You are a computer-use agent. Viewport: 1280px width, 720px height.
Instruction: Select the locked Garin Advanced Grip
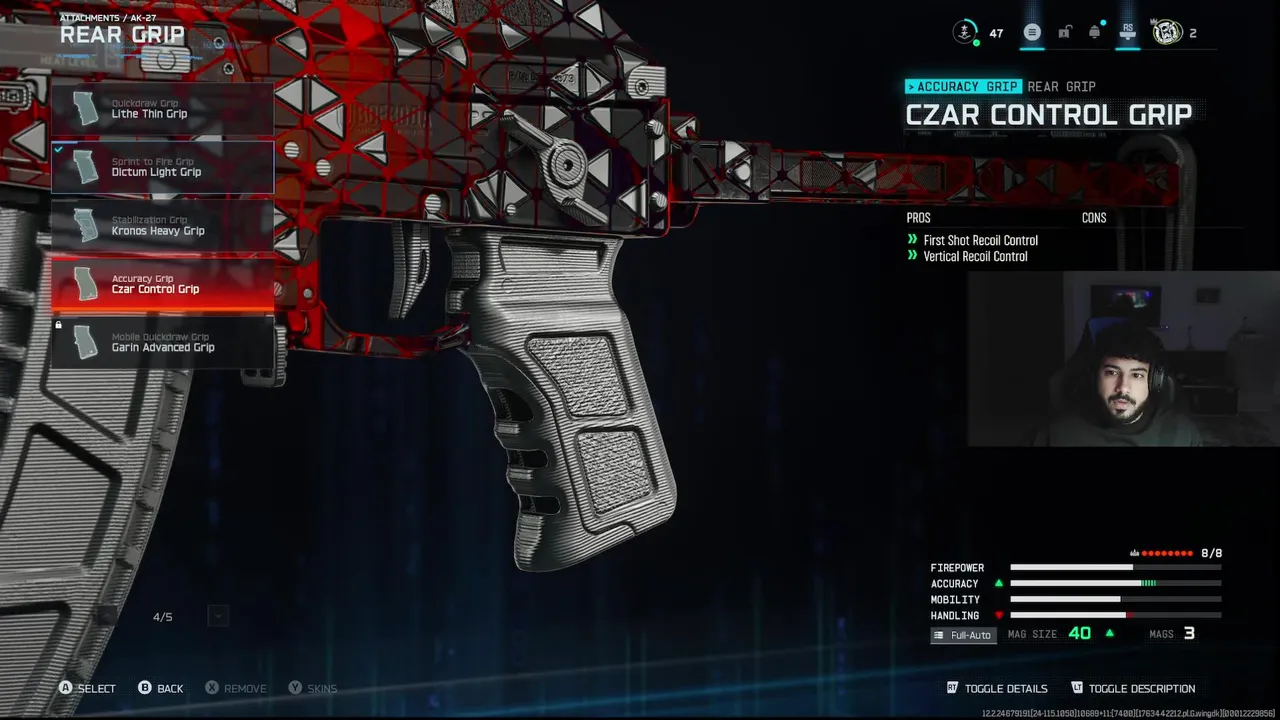(x=162, y=343)
